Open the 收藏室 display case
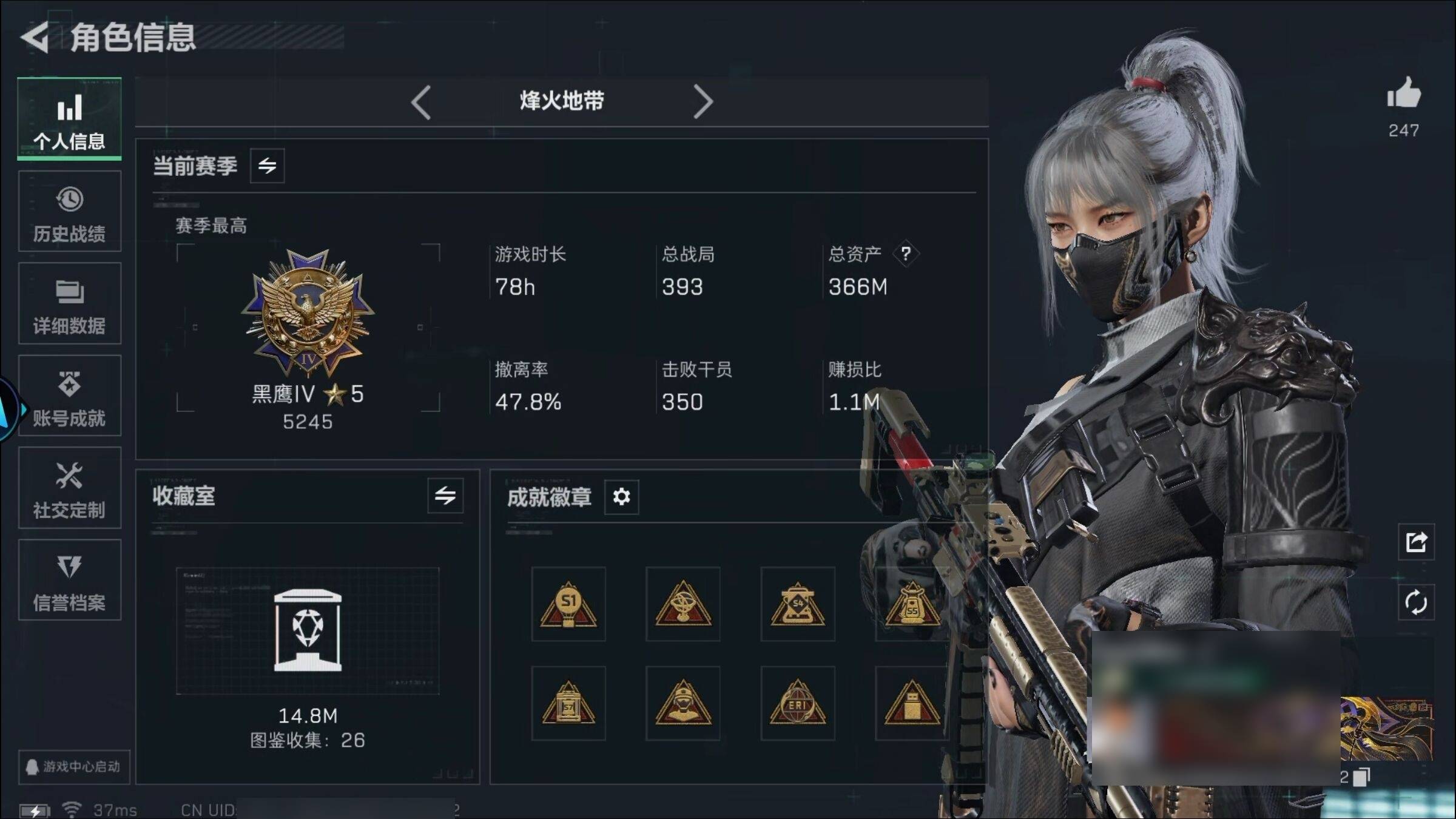The image size is (1456, 819). [308, 631]
